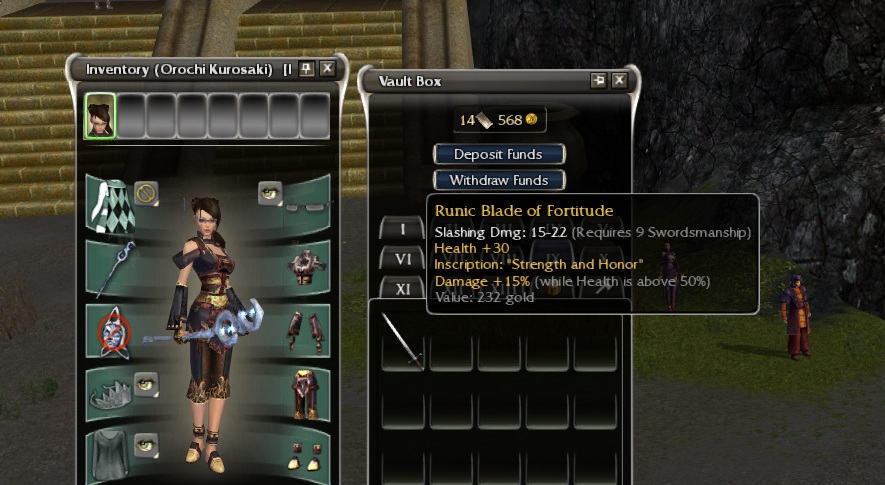Select the equipped staff weapon slot

[113, 267]
